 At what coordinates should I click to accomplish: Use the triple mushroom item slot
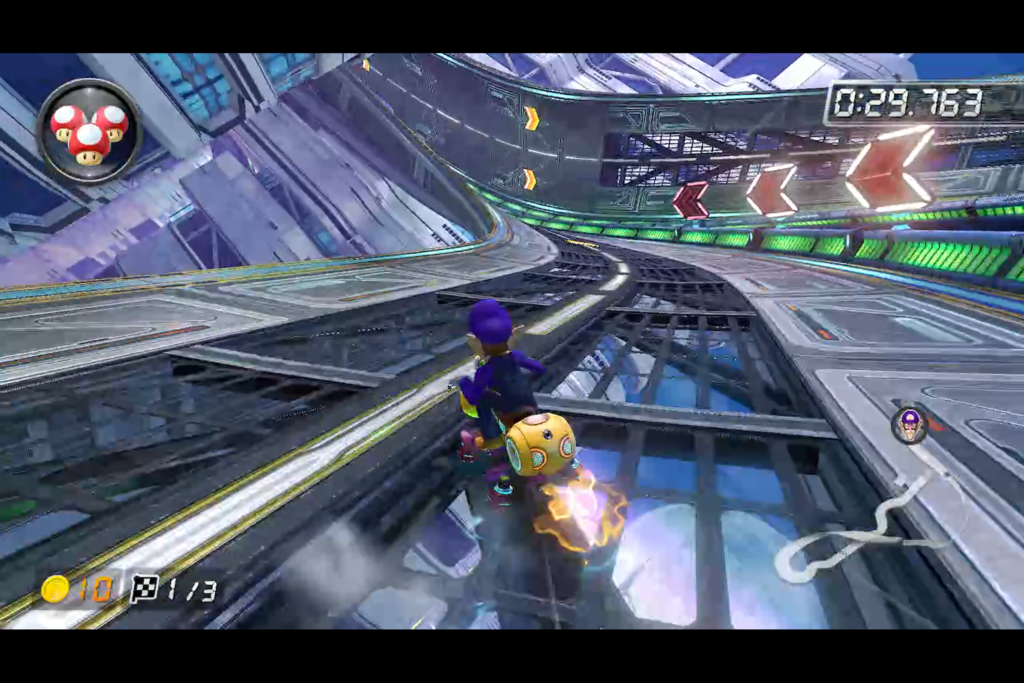88,130
